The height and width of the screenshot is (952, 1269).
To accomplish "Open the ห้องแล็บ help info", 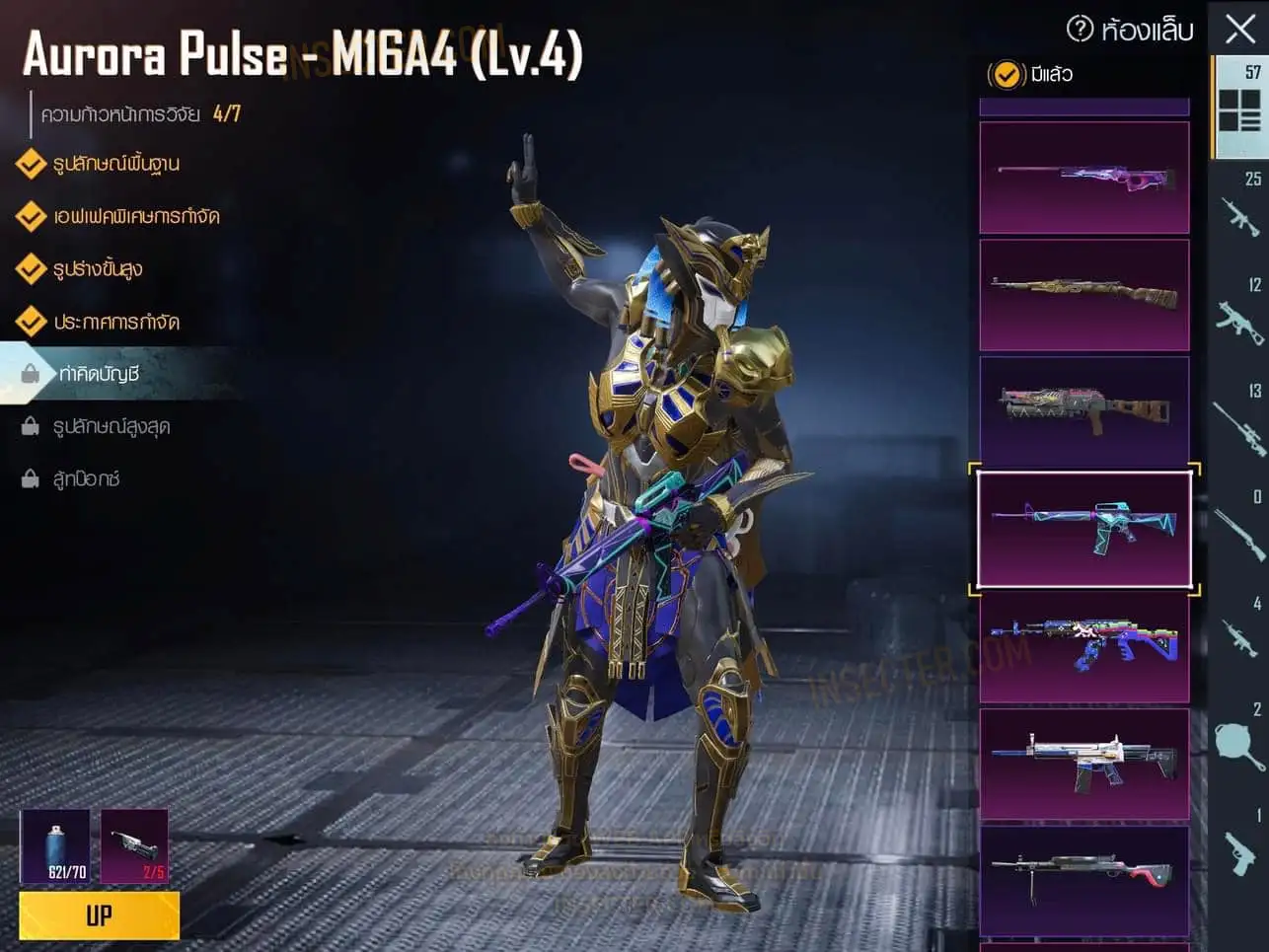I will [x=1081, y=30].
